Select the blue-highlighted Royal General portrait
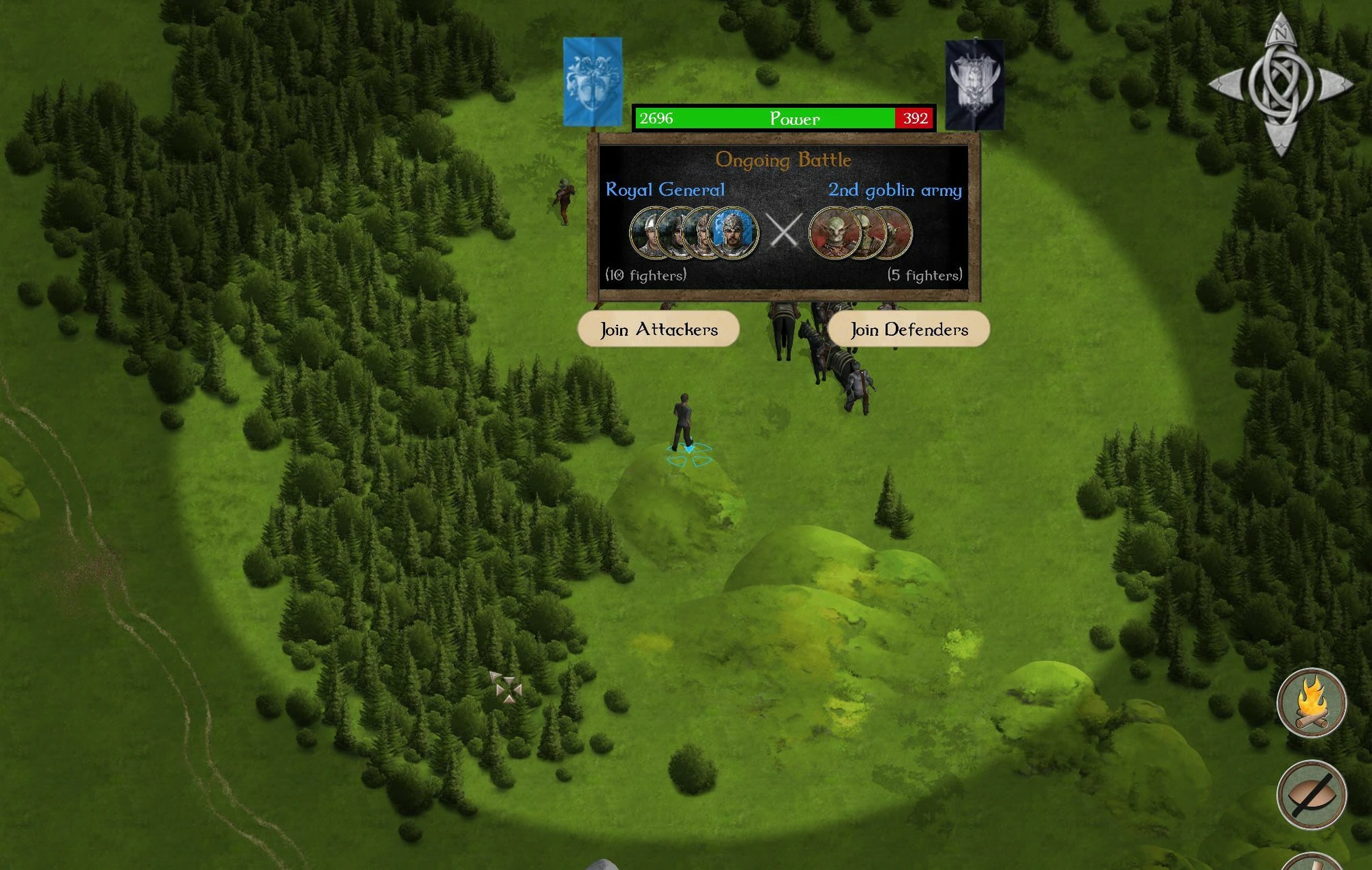 pyautogui.click(x=734, y=233)
